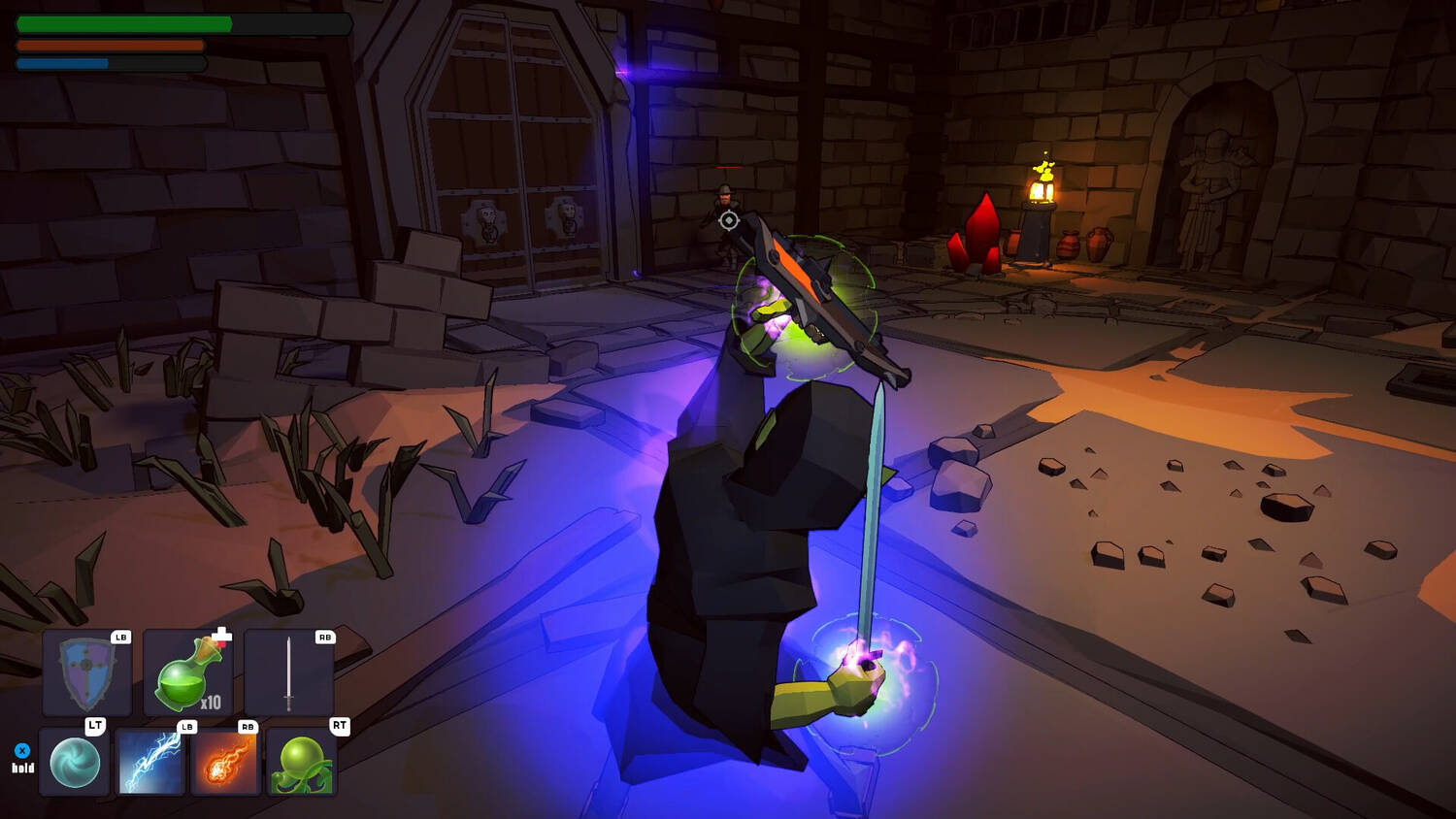Select the sword weapon slot
Image resolution: width=1456 pixels, height=819 pixels.
point(289,672)
